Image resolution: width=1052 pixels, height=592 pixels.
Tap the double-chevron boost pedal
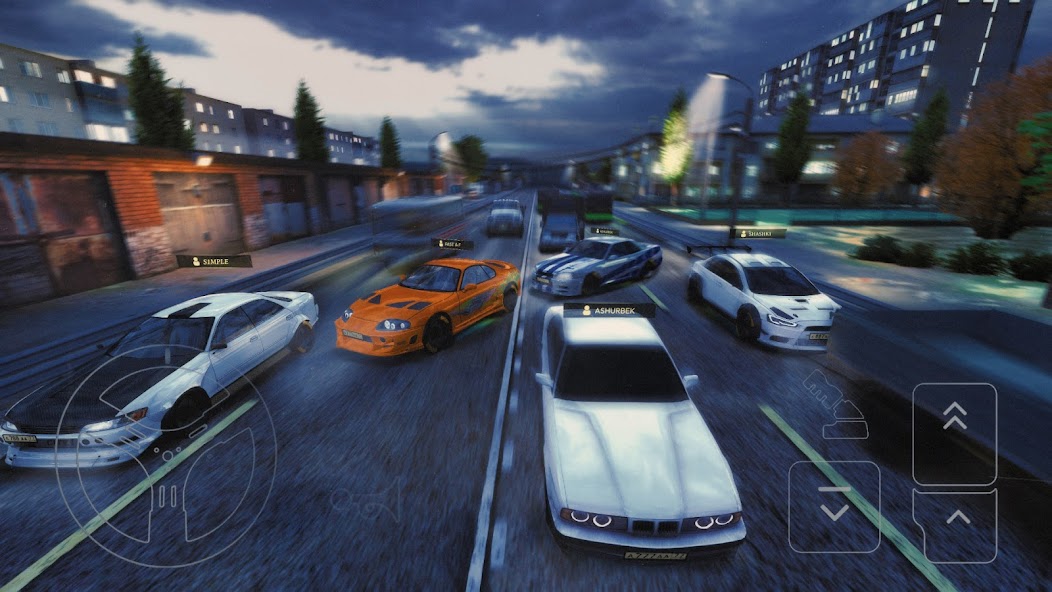point(954,434)
